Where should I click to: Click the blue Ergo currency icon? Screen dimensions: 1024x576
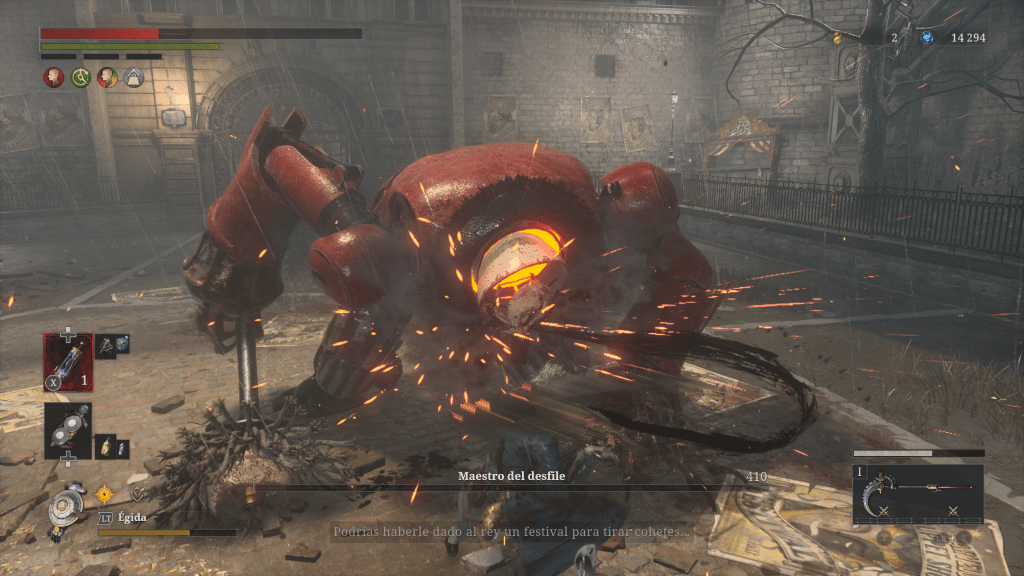coord(928,38)
